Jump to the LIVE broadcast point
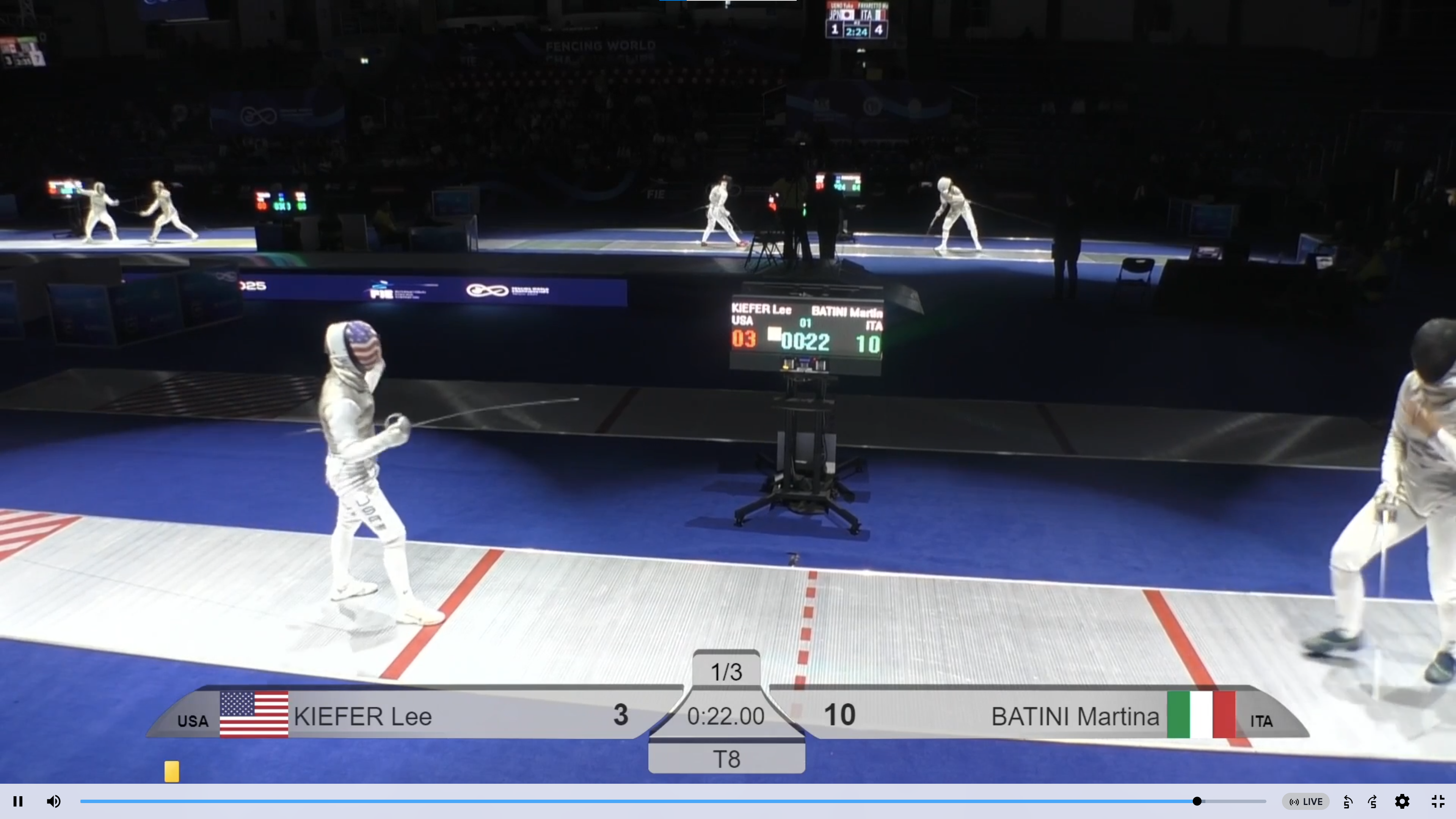 coord(1305,802)
